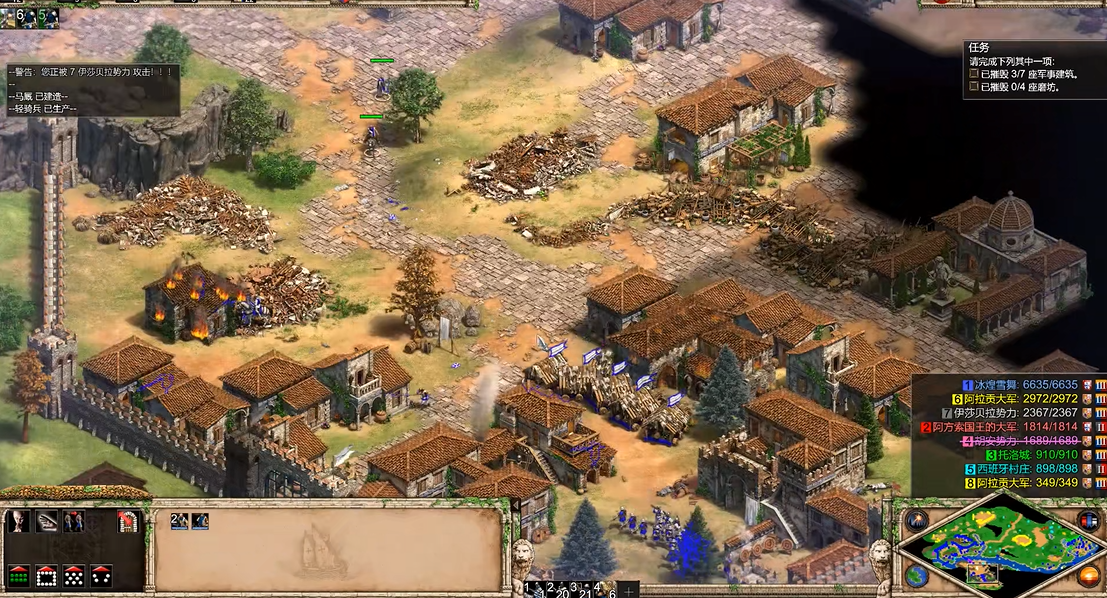
Task: Select the unit portrait numbered 2 in selection panel
Action: pyautogui.click(x=179, y=521)
